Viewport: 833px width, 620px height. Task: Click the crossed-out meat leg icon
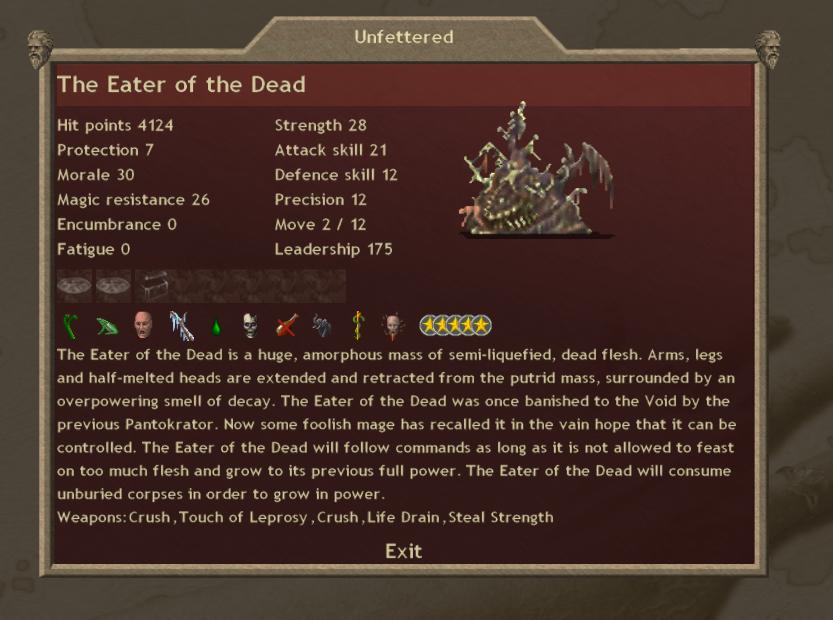[x=287, y=325]
